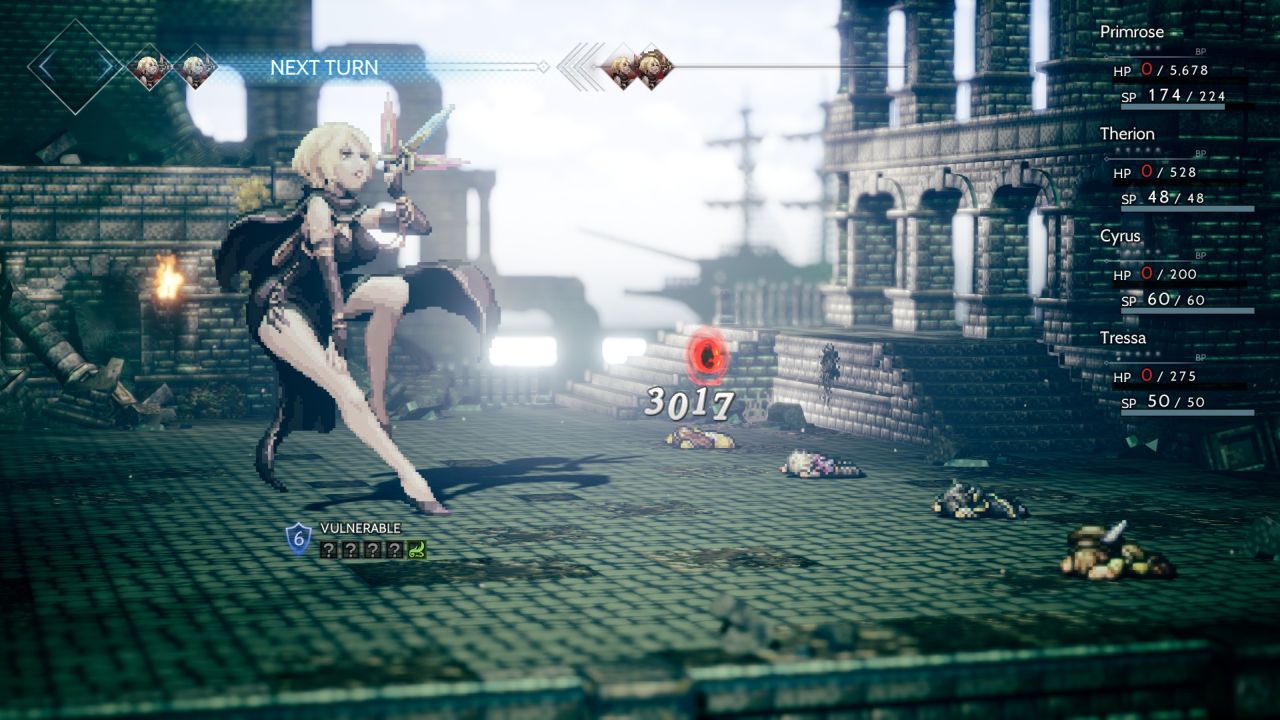Select Primrose in the party list

1132,32
